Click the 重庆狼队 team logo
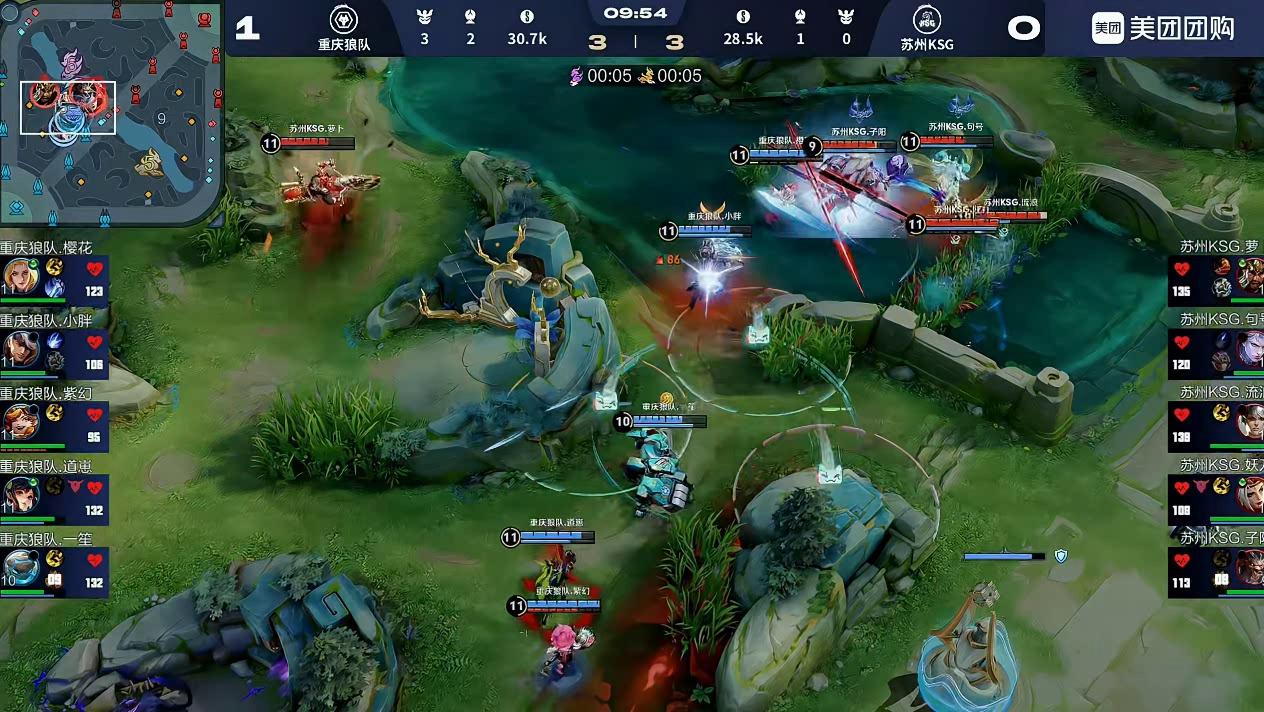This screenshot has height=712, width=1264. pos(344,20)
